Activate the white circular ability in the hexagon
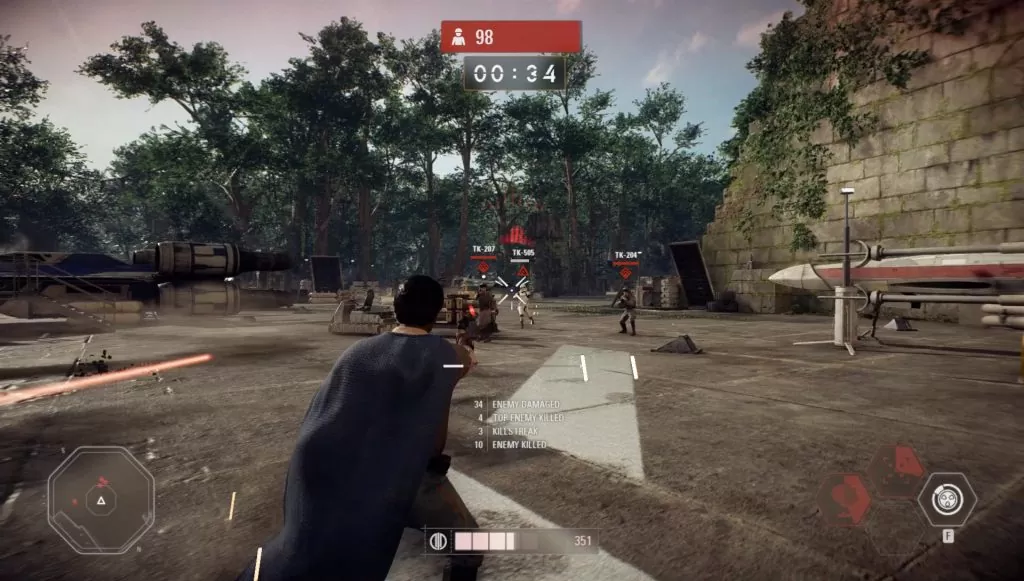The image size is (1024, 581). 946,499
